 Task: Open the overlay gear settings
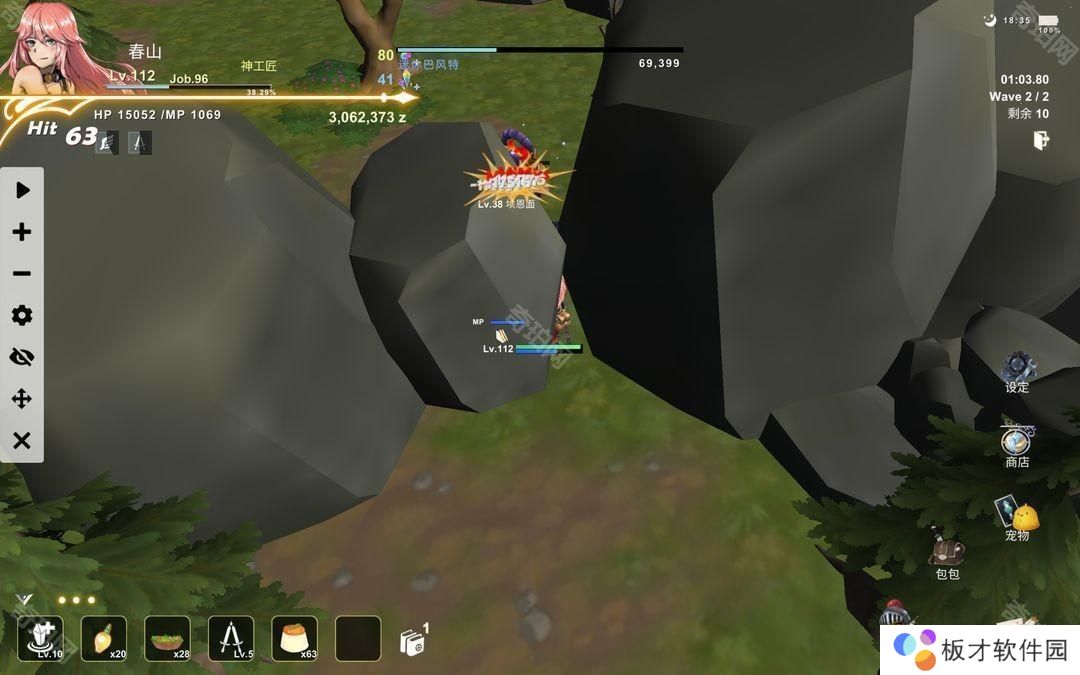point(22,316)
